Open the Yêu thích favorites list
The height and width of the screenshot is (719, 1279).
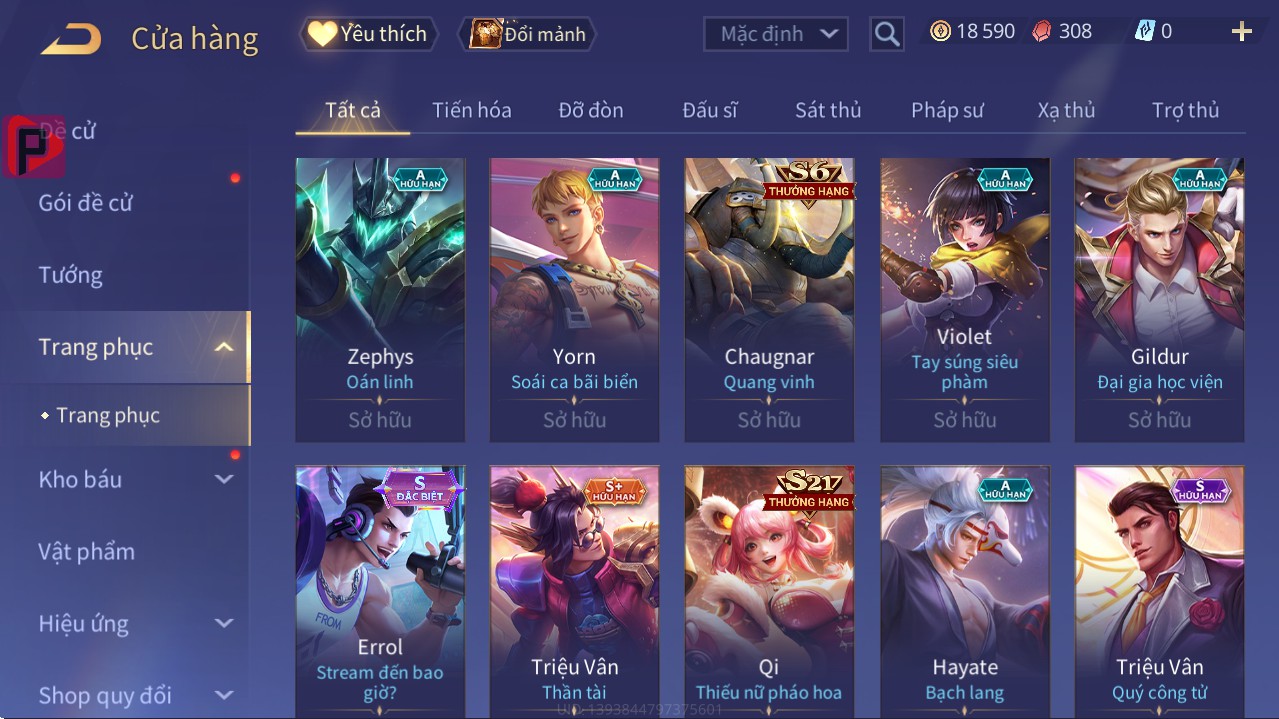coord(369,34)
